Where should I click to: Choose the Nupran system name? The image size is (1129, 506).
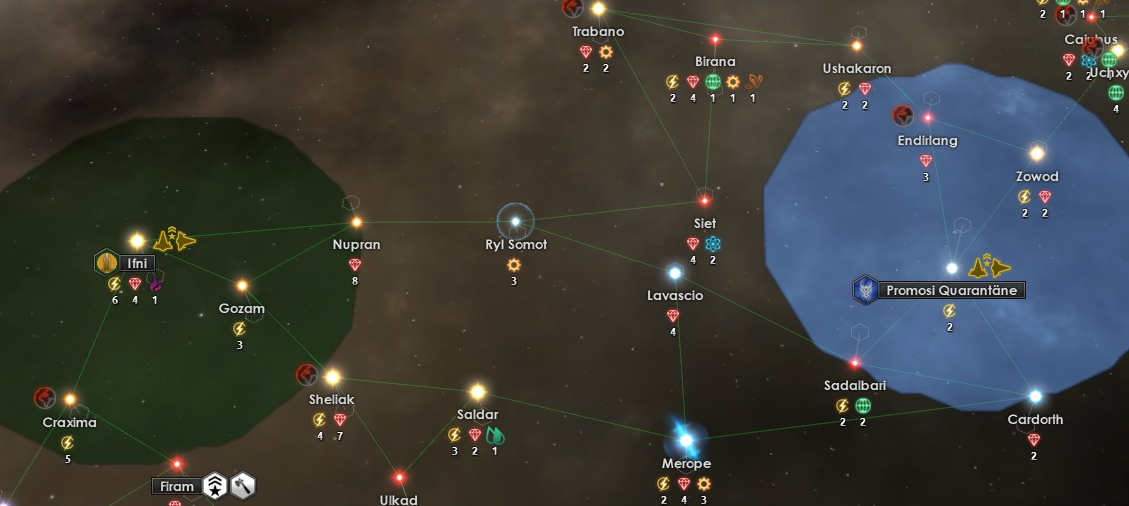click(x=356, y=245)
